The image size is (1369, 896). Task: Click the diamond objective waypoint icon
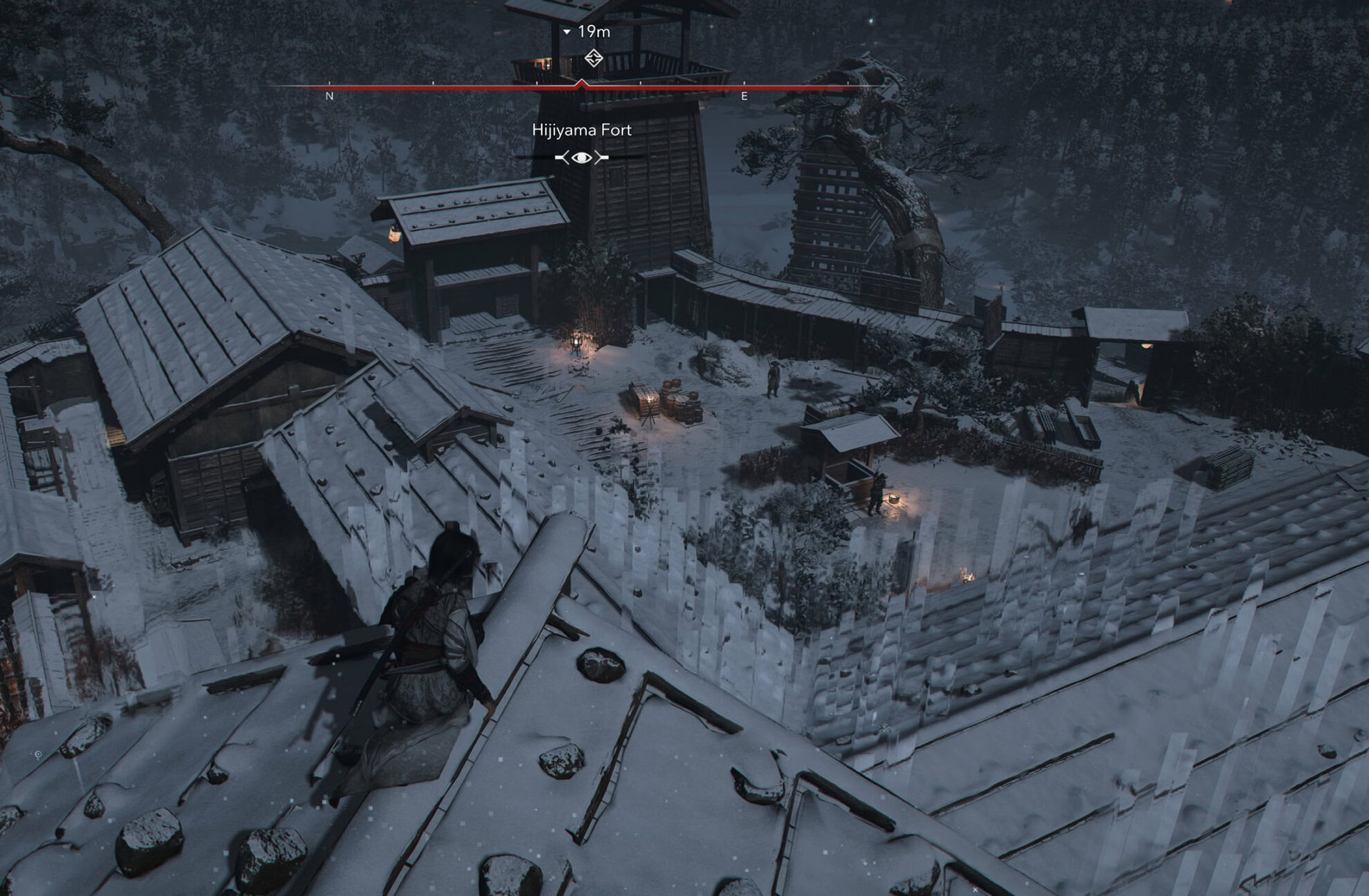[595, 58]
